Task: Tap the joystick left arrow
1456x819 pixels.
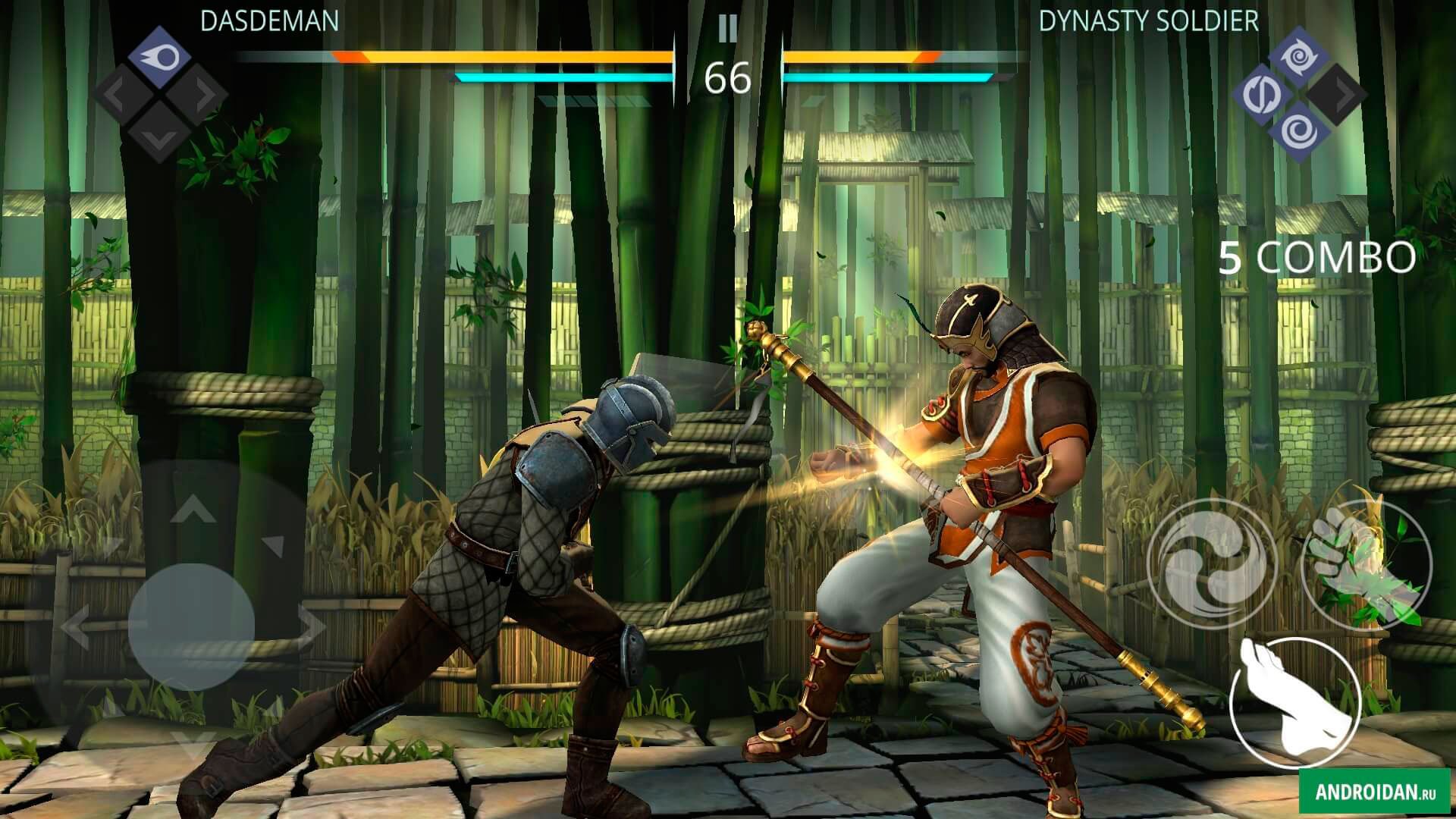Action: pos(74,626)
